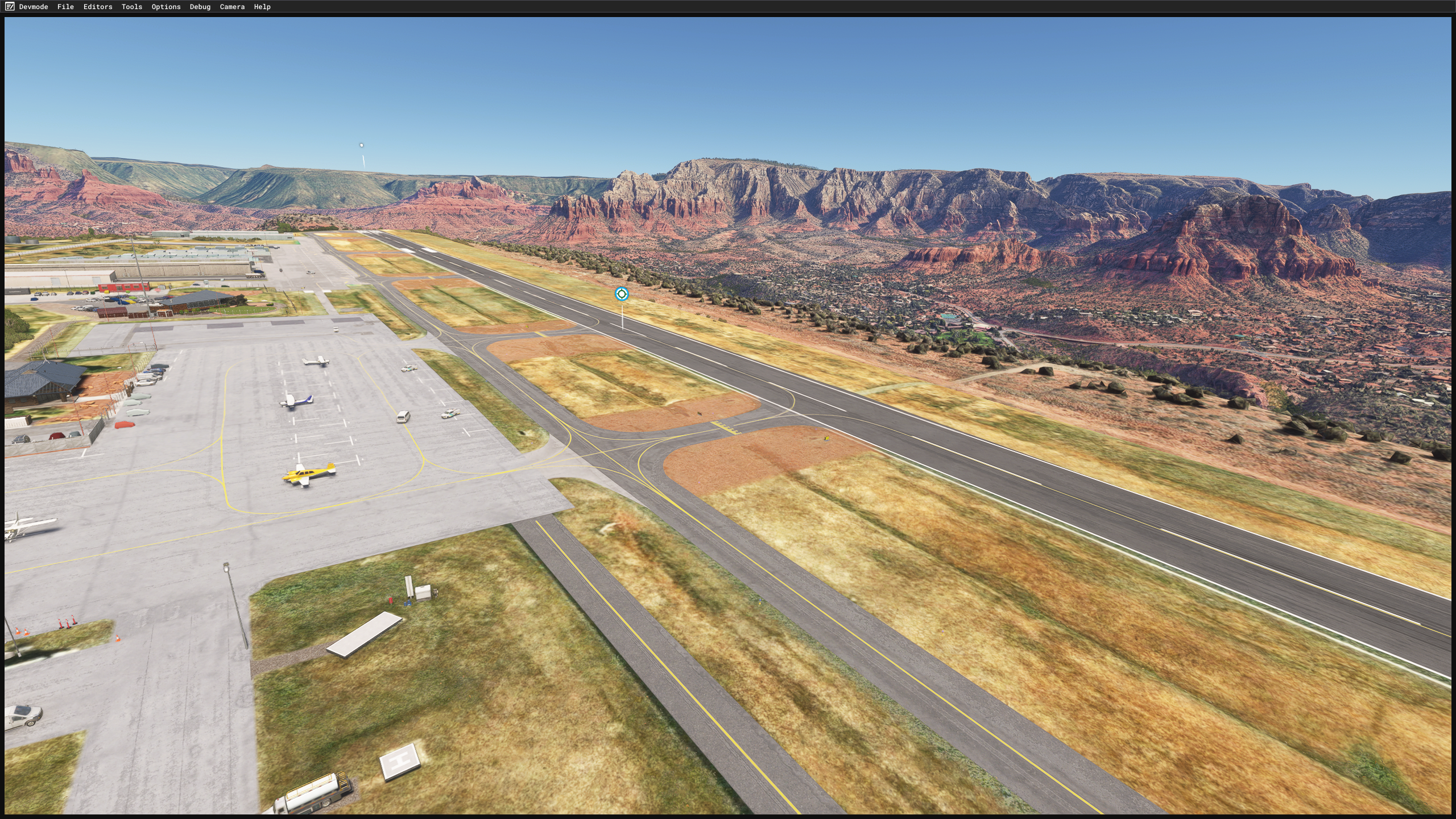This screenshot has height=819, width=1456.
Task: Open the Camera menu
Action: coord(232,7)
